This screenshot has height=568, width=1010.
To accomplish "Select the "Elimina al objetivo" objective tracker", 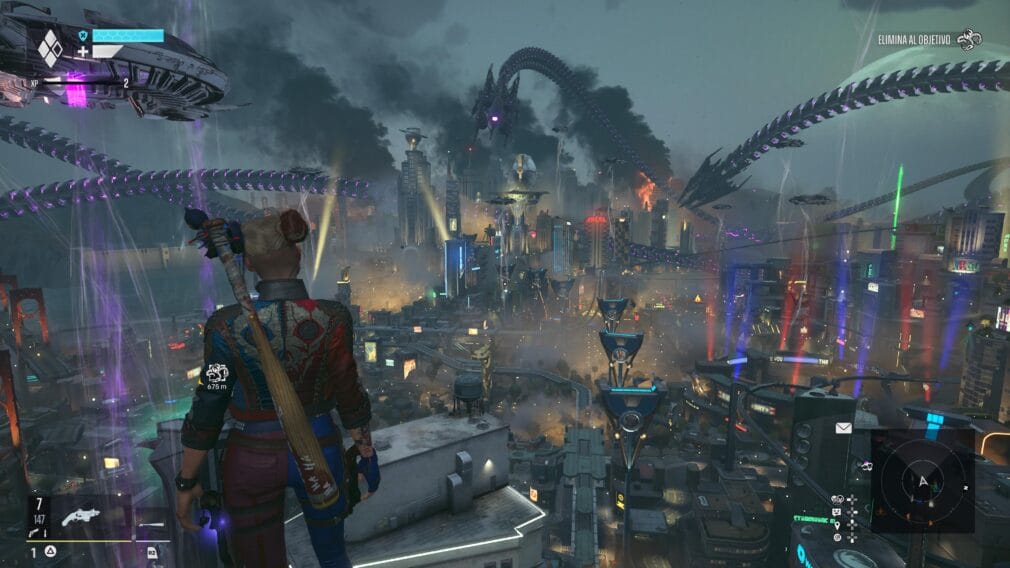I will point(927,40).
